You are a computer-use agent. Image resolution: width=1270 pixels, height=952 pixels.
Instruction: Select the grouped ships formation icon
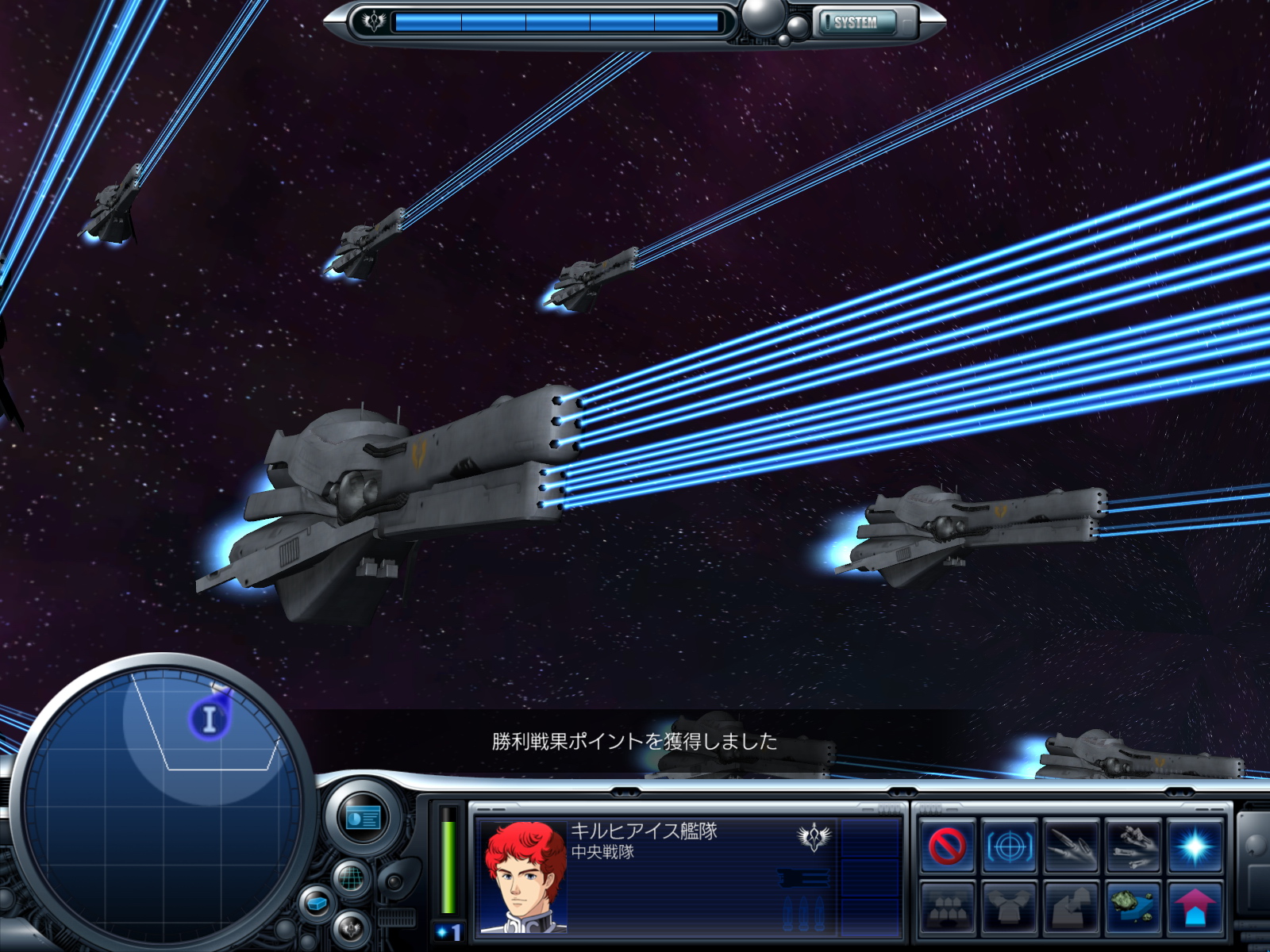947,907
